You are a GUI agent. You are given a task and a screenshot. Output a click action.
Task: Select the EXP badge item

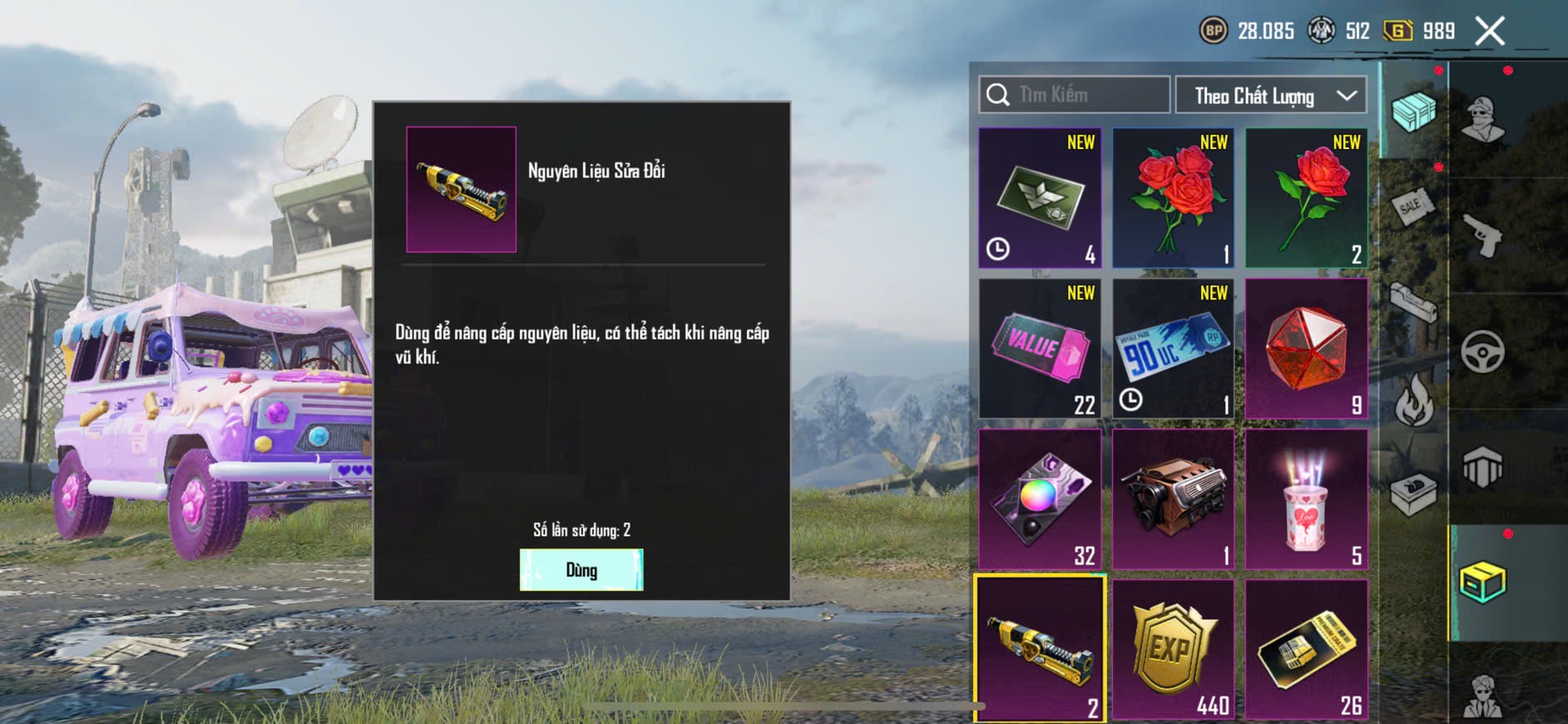1173,649
